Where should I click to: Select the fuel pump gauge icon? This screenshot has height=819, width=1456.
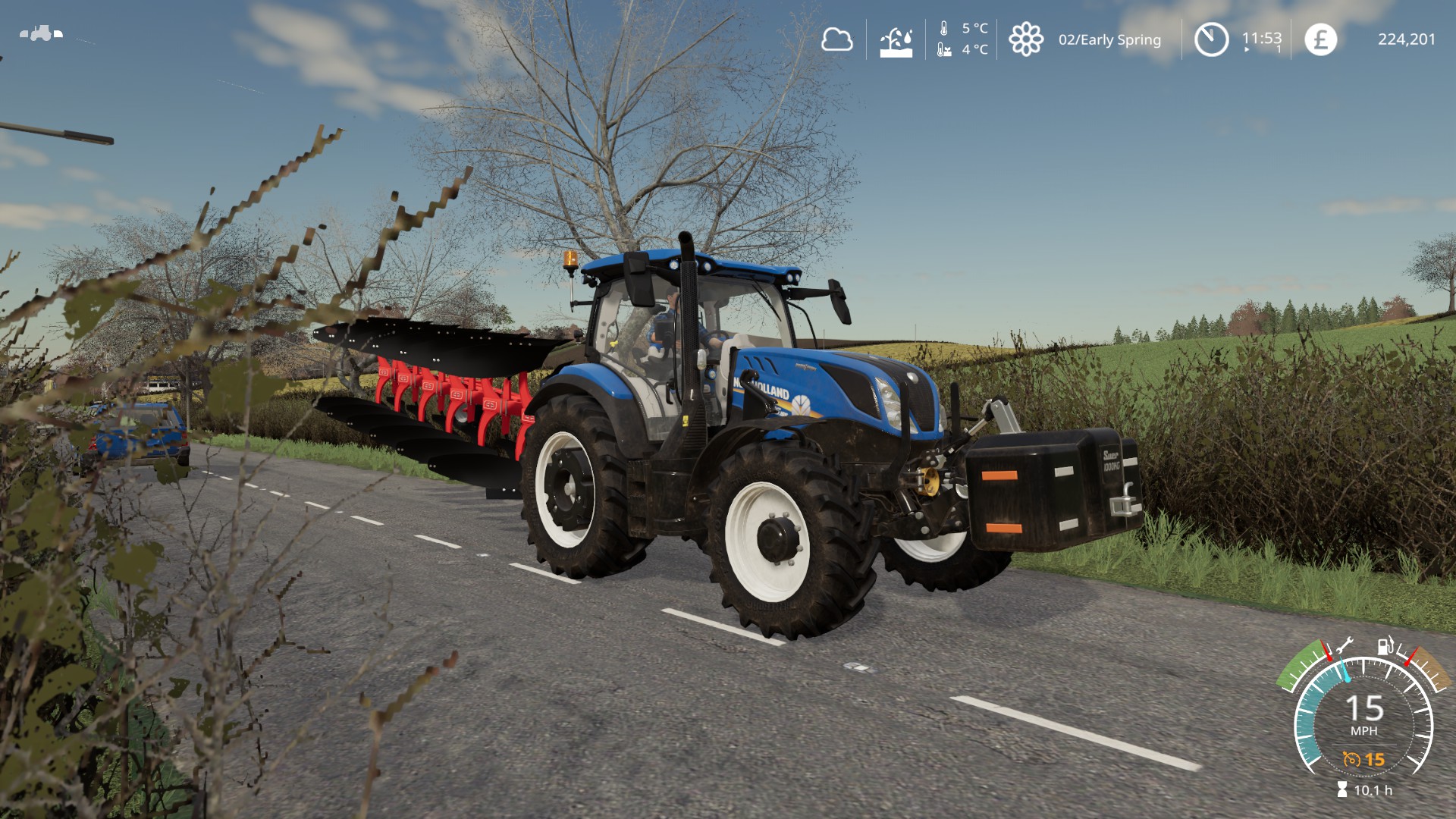[1385, 645]
